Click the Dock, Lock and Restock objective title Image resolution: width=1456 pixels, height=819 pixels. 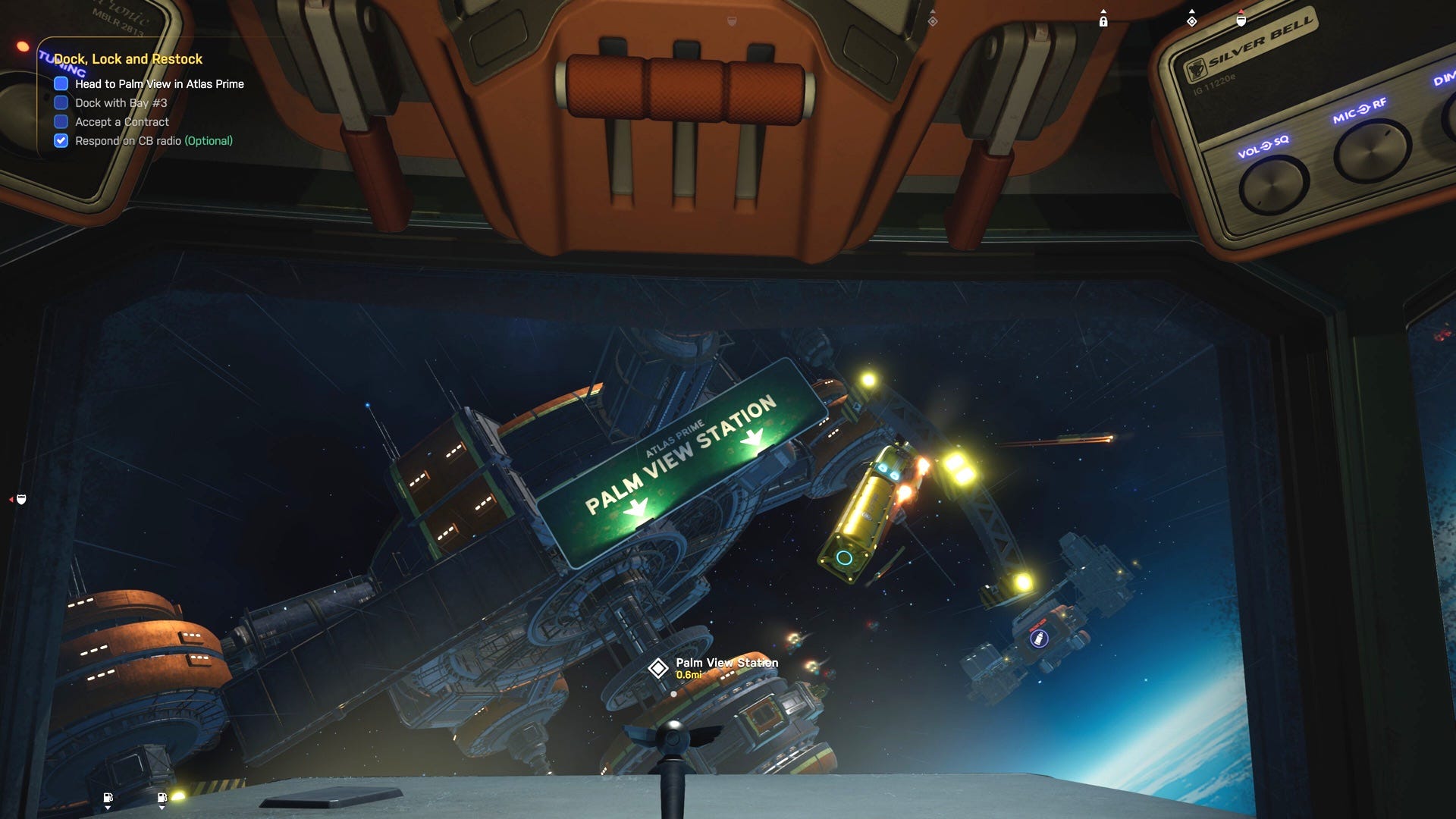[x=127, y=59]
